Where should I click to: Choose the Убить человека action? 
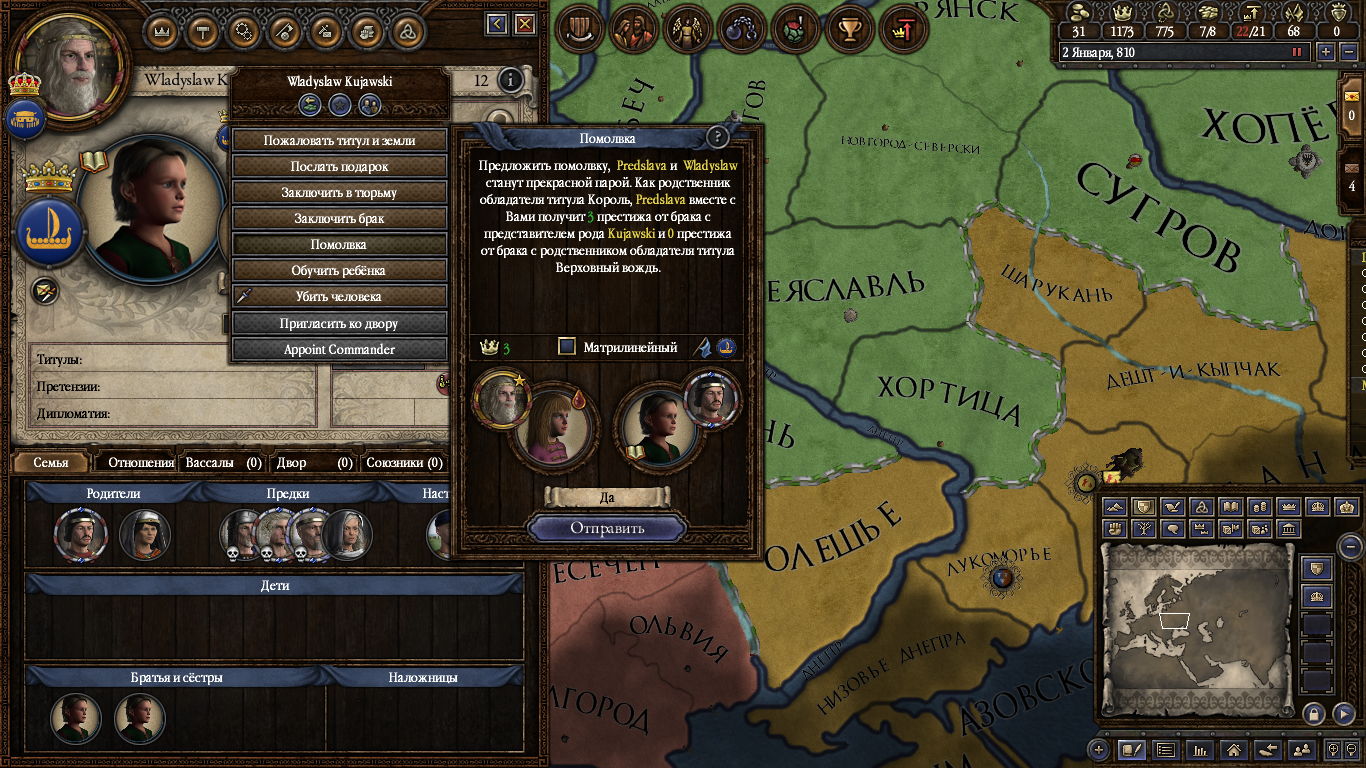(339, 297)
